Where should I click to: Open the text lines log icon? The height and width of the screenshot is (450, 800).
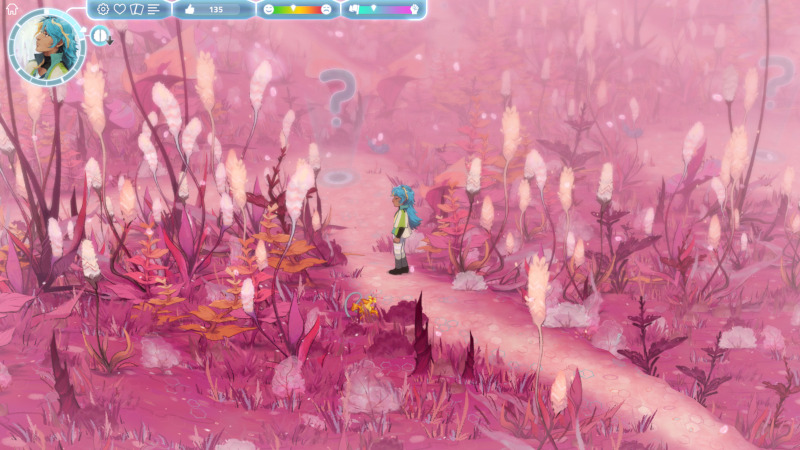coord(154,9)
